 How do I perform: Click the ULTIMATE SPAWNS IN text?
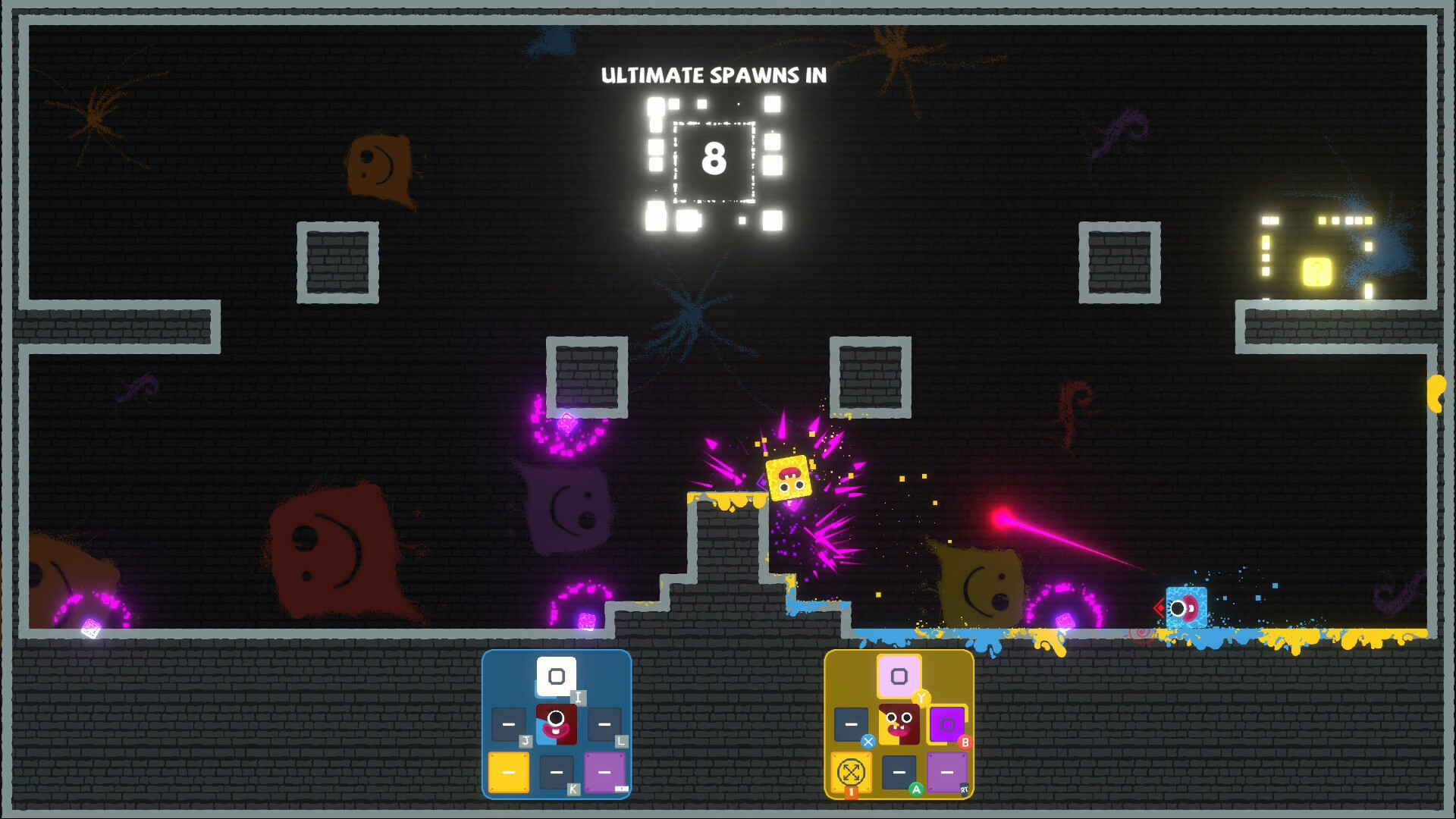pos(714,76)
